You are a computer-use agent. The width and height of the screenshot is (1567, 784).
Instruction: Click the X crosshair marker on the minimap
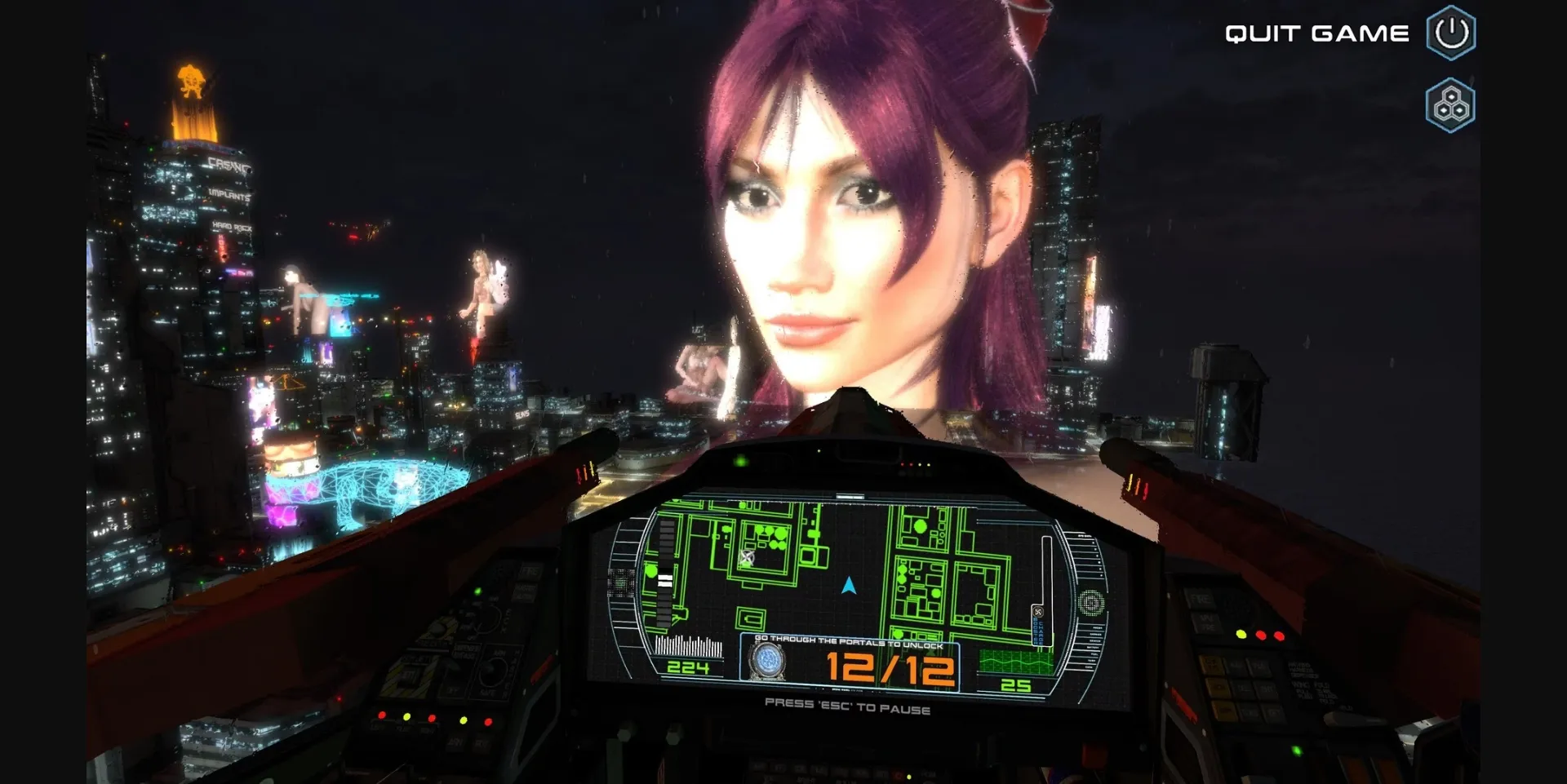point(746,558)
